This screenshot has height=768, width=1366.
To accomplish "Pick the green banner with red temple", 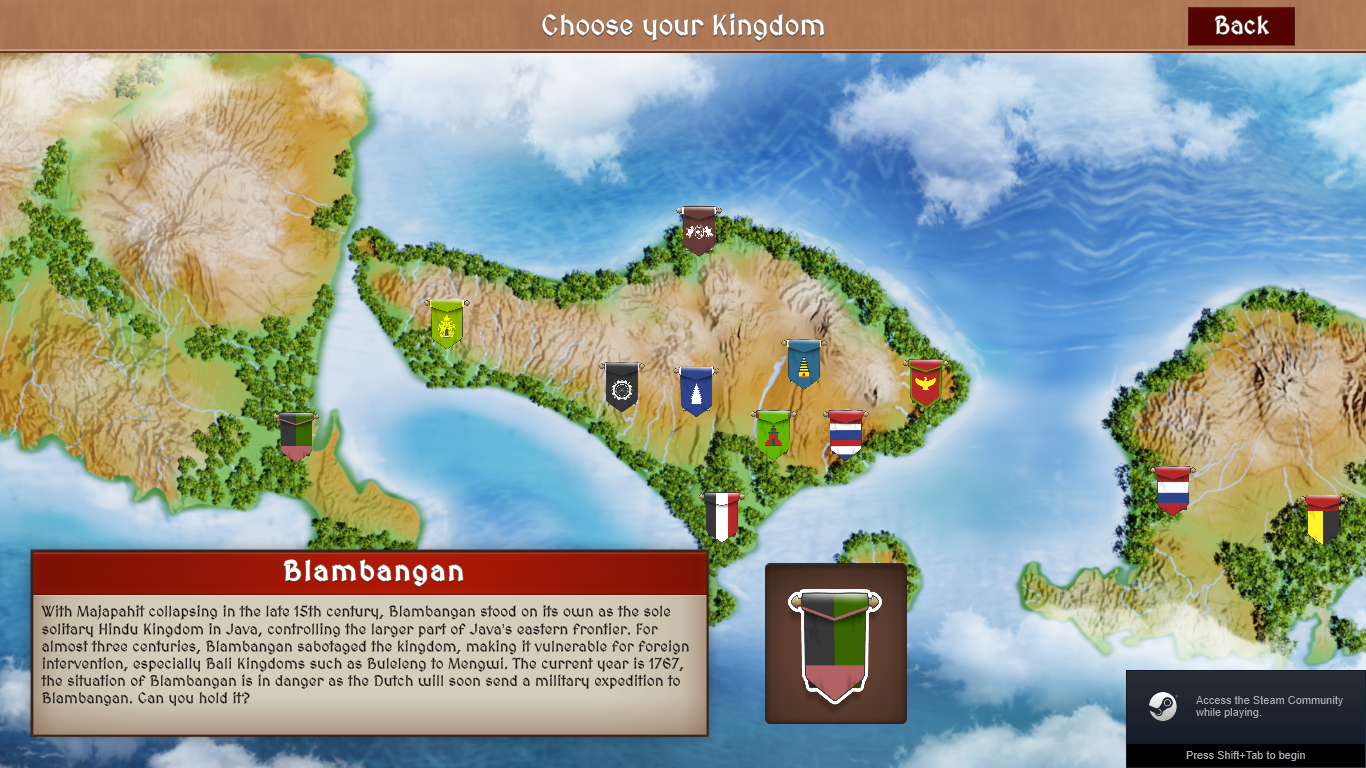I will pyautogui.click(x=773, y=434).
